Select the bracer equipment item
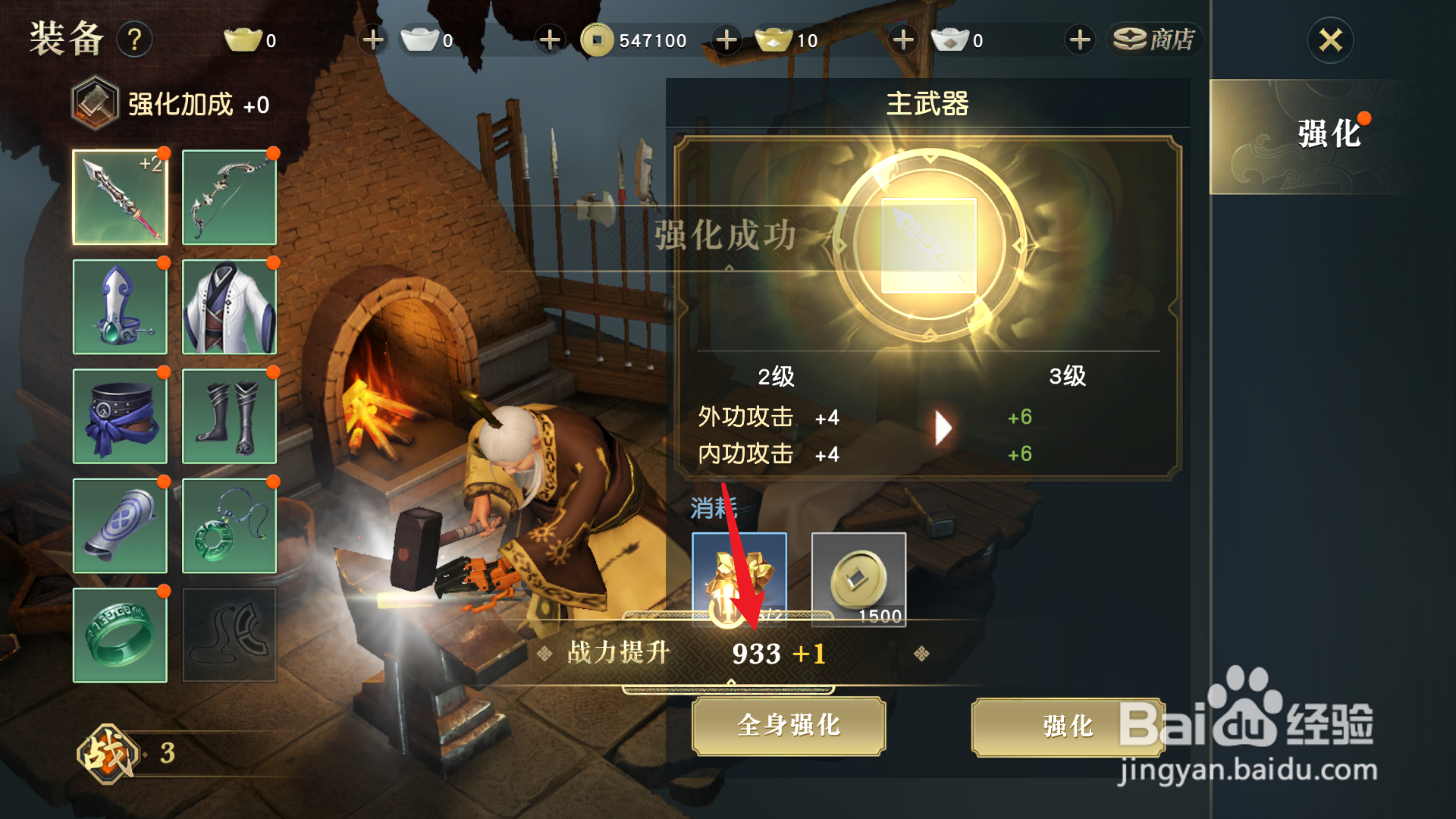The height and width of the screenshot is (819, 1456). coord(120,526)
